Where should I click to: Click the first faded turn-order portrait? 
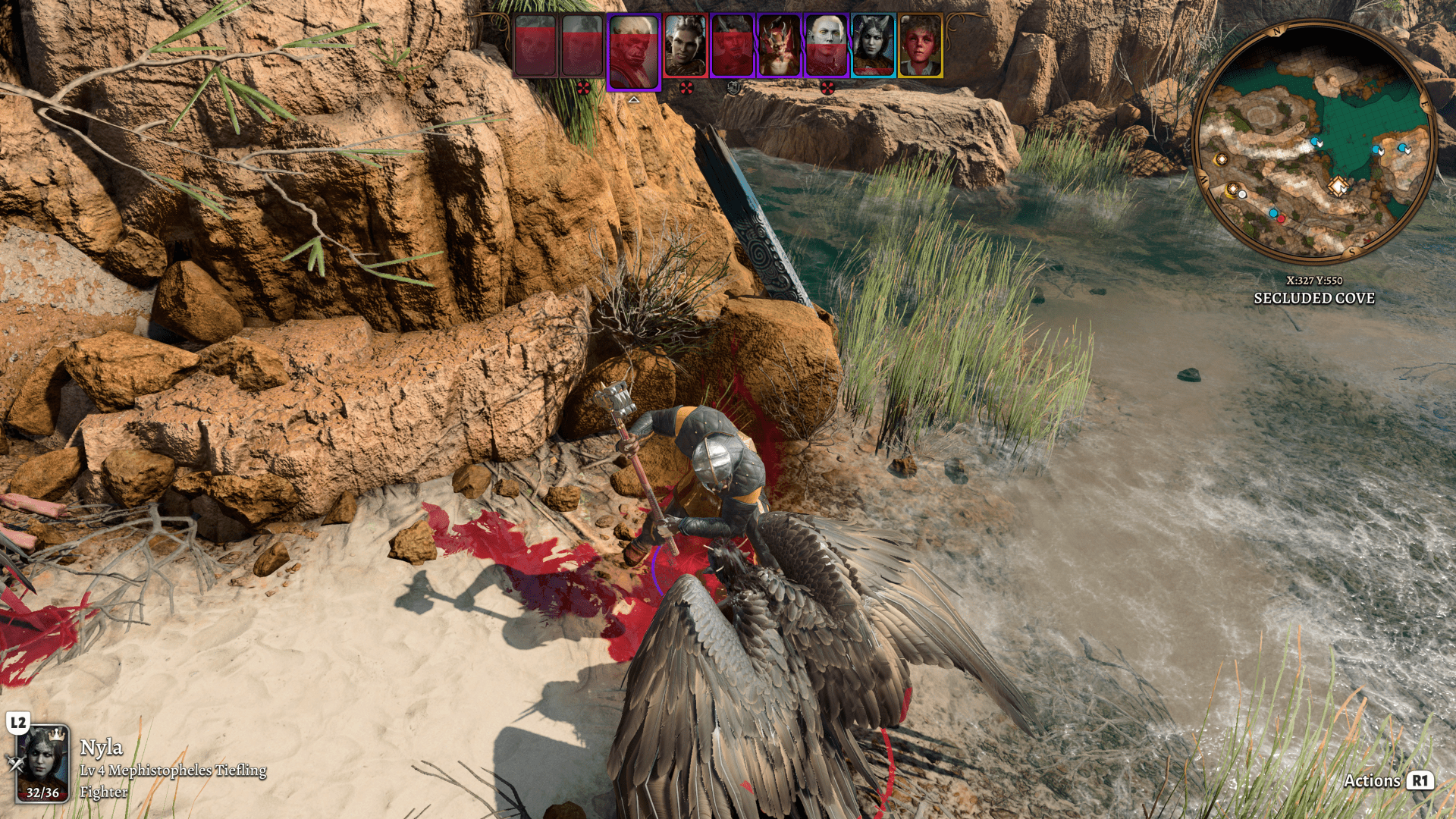click(535, 46)
